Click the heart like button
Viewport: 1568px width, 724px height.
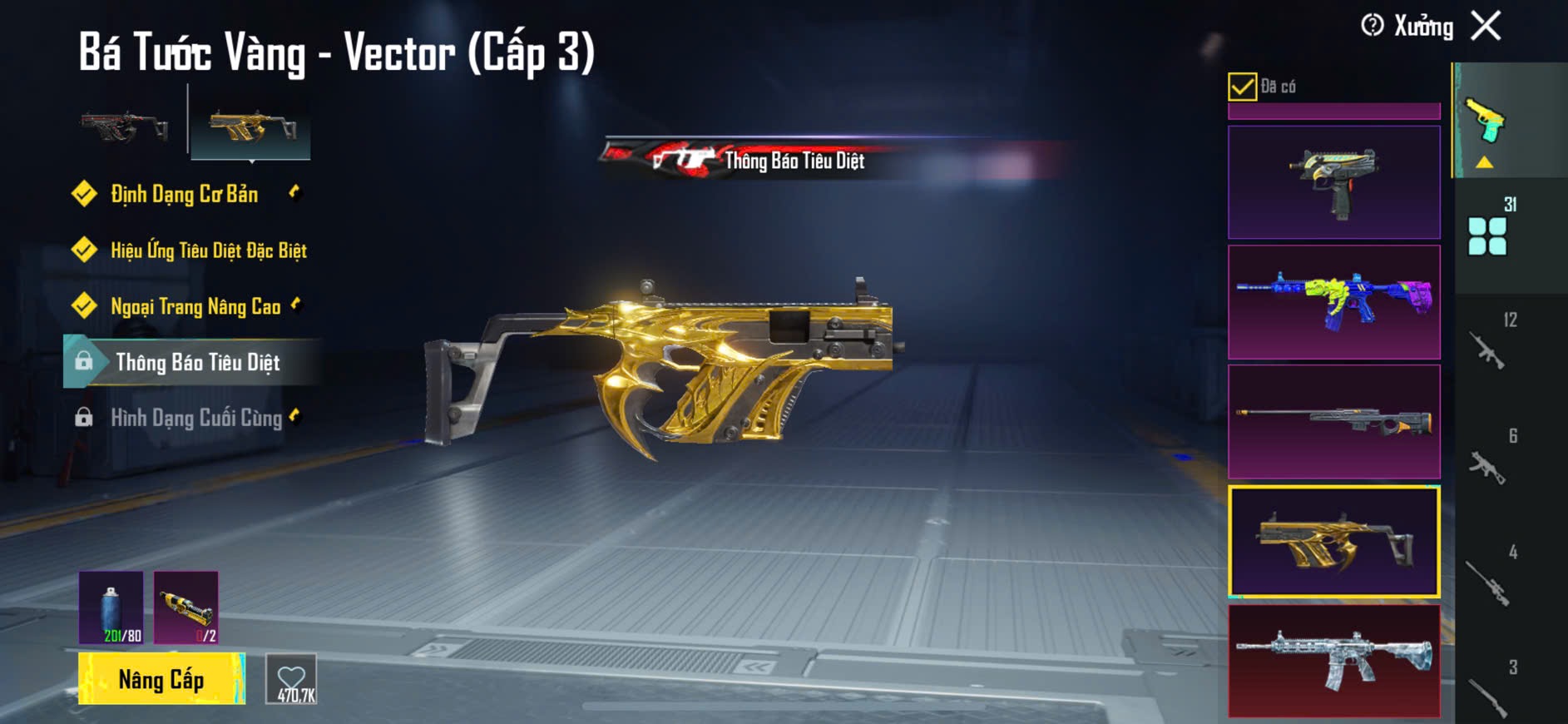click(x=291, y=679)
